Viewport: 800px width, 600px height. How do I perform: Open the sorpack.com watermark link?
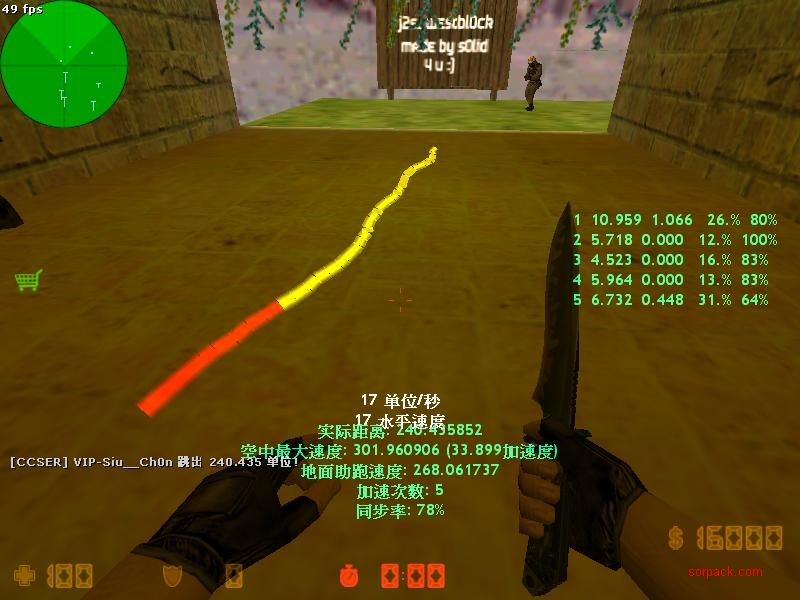[725, 572]
